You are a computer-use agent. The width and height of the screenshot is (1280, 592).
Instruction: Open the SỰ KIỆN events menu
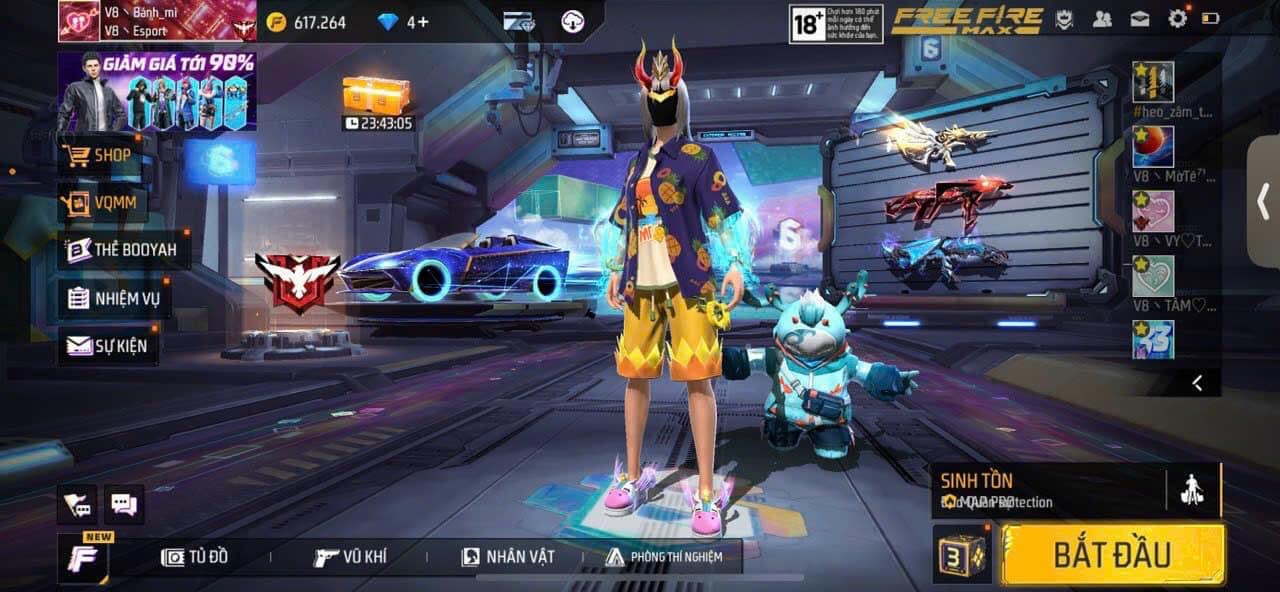click(x=107, y=346)
